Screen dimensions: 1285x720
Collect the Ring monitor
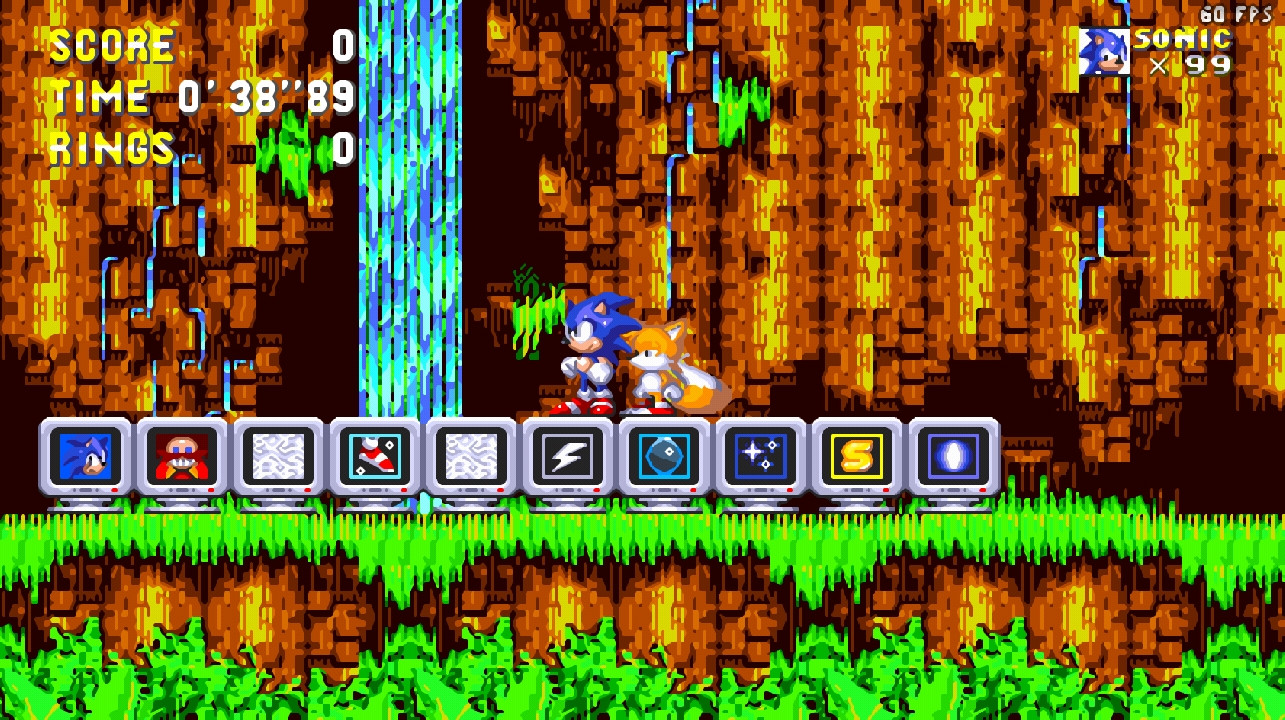coord(951,457)
